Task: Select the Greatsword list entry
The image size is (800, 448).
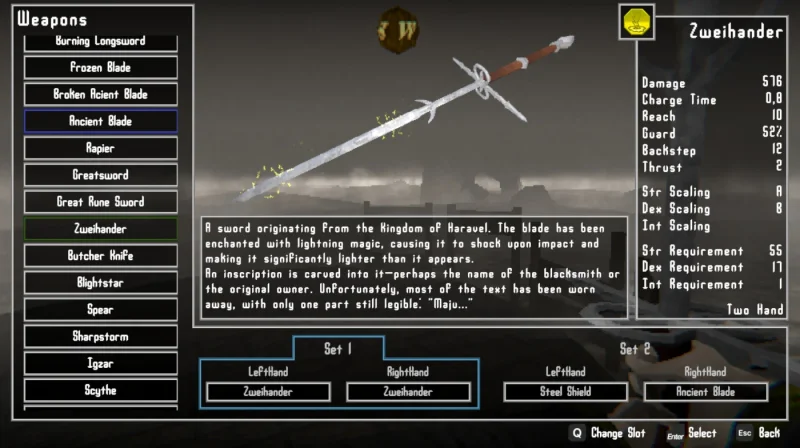Action: click(x=100, y=176)
